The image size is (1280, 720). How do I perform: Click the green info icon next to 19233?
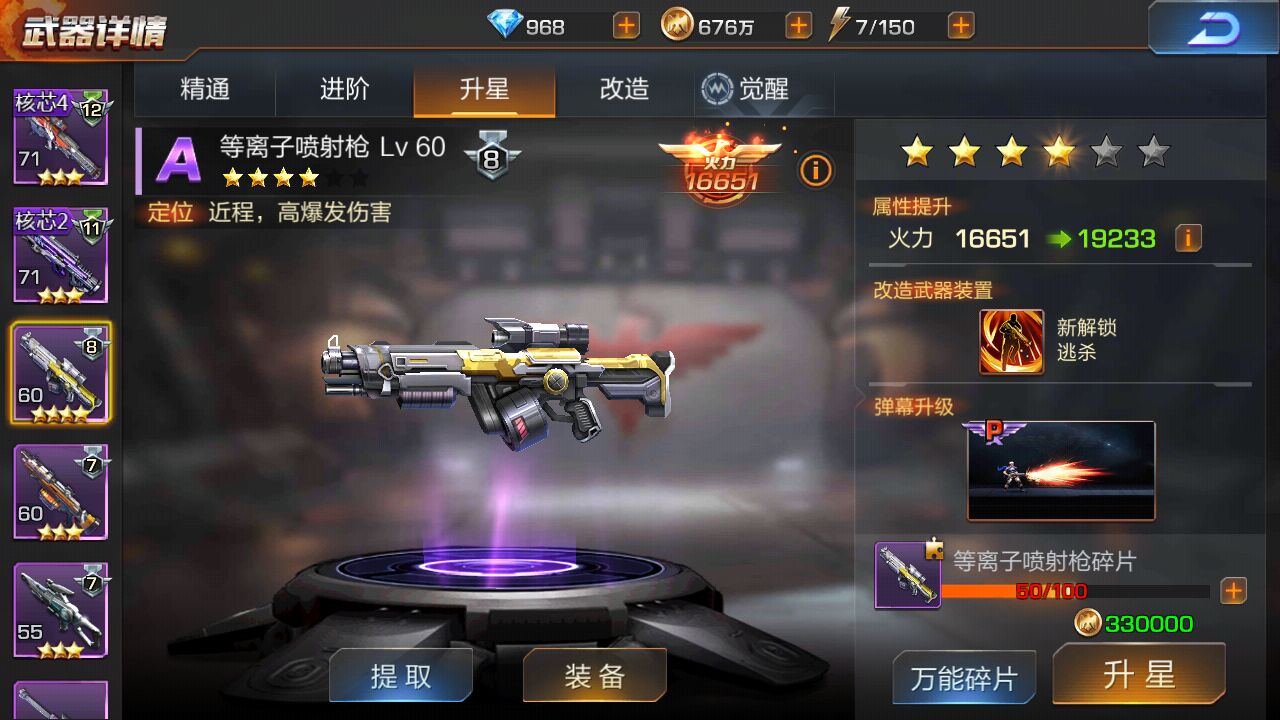tap(1188, 237)
